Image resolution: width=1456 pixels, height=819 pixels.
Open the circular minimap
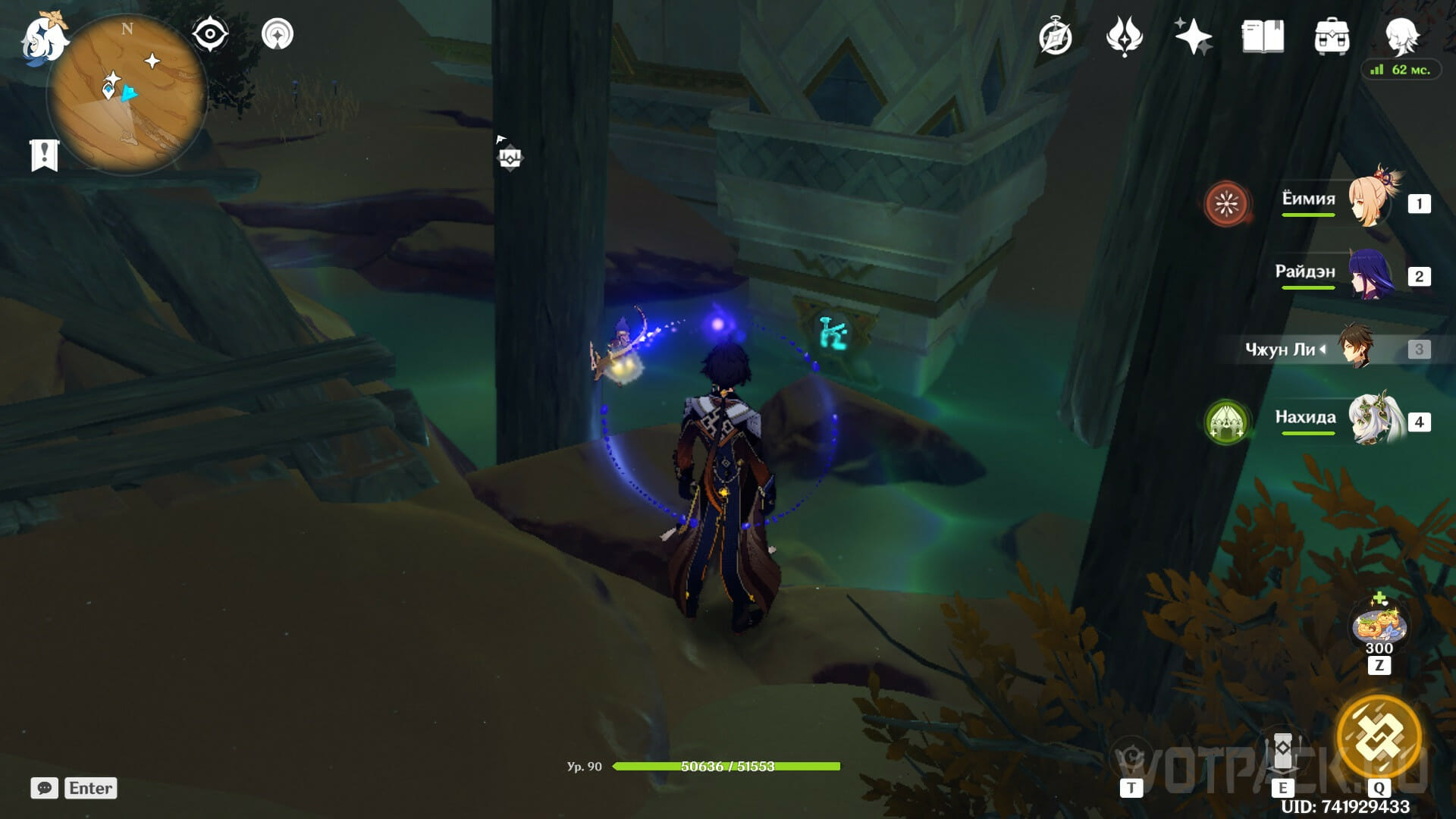pyautogui.click(x=127, y=95)
